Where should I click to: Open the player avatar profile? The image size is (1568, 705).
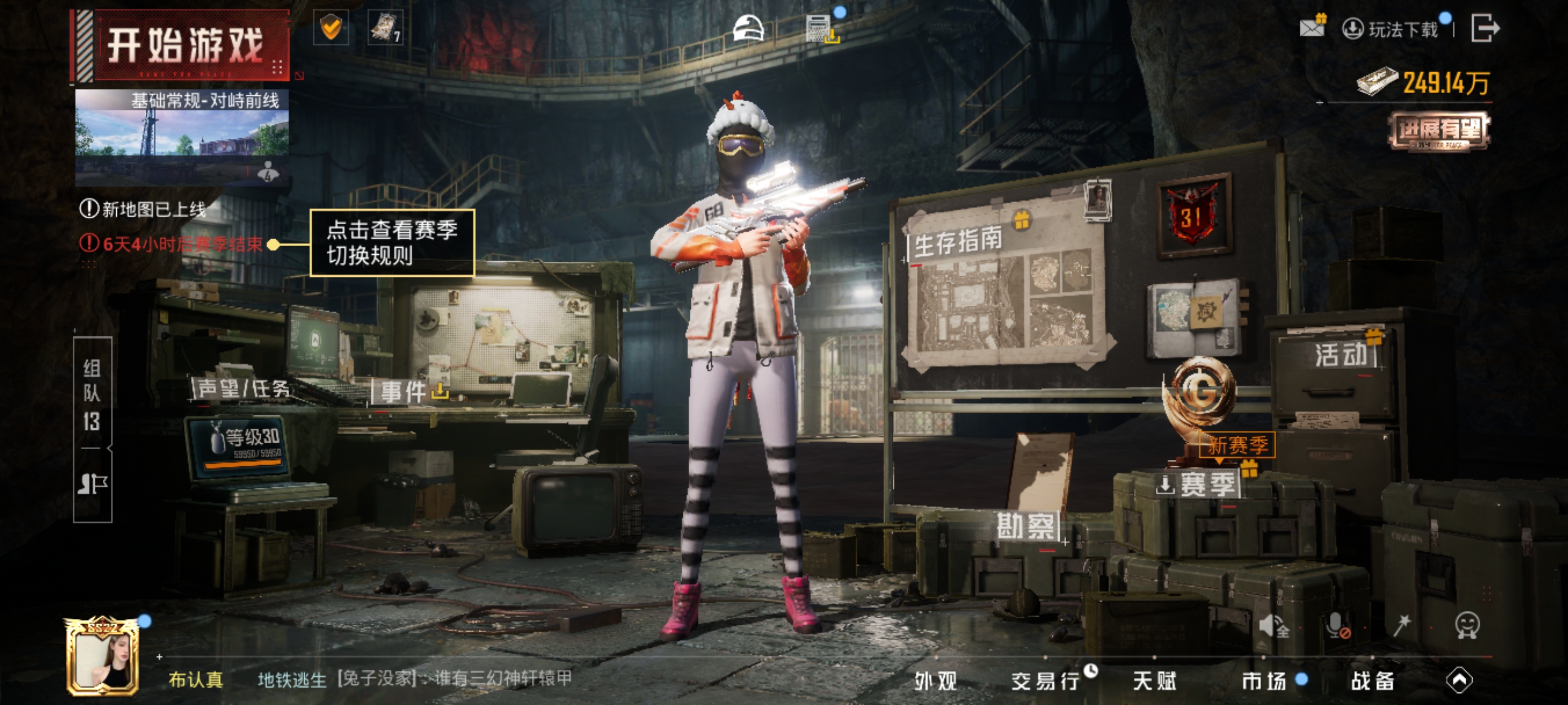coord(103,658)
